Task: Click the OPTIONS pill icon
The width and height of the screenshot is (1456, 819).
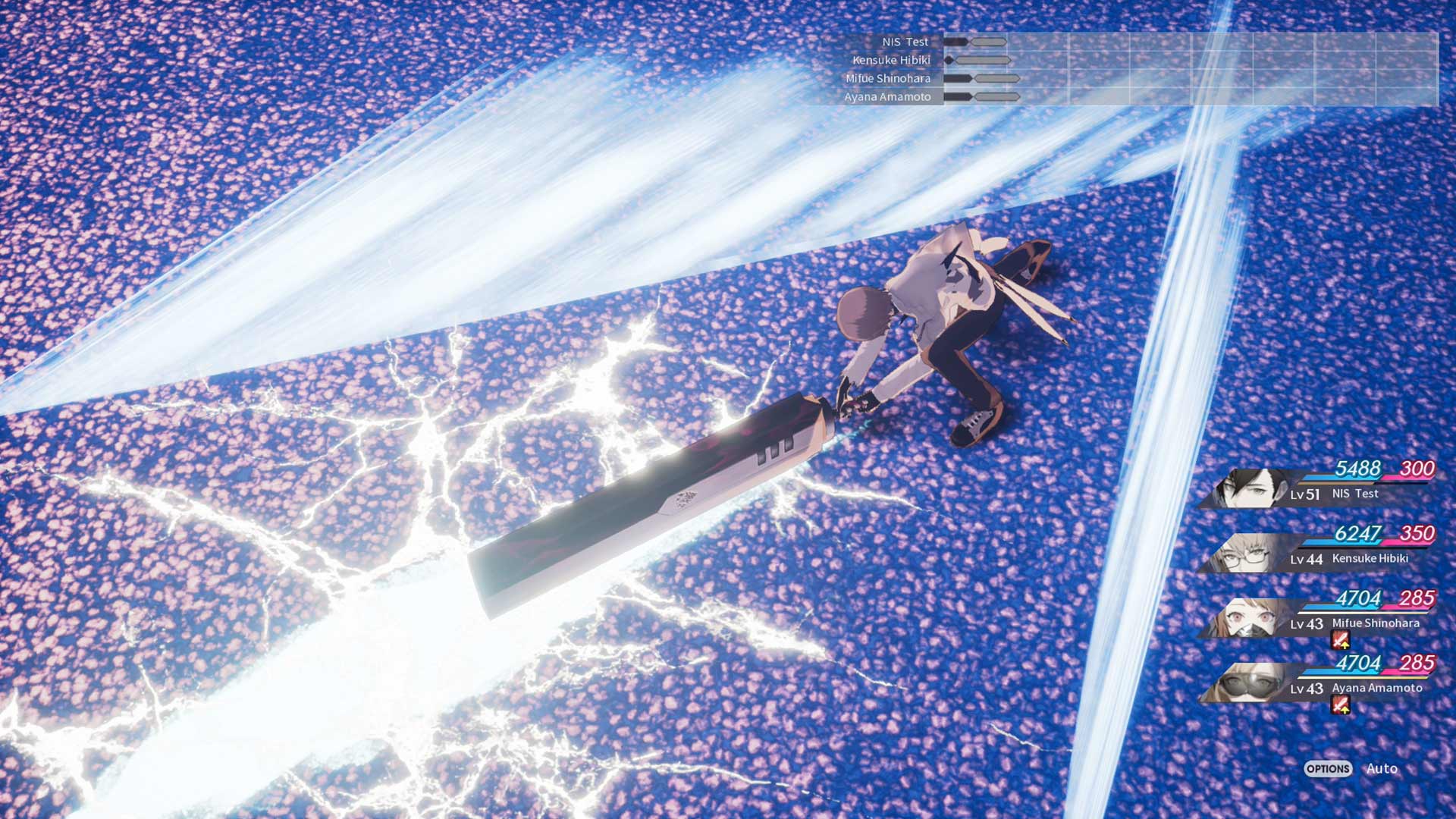Action: (1327, 769)
